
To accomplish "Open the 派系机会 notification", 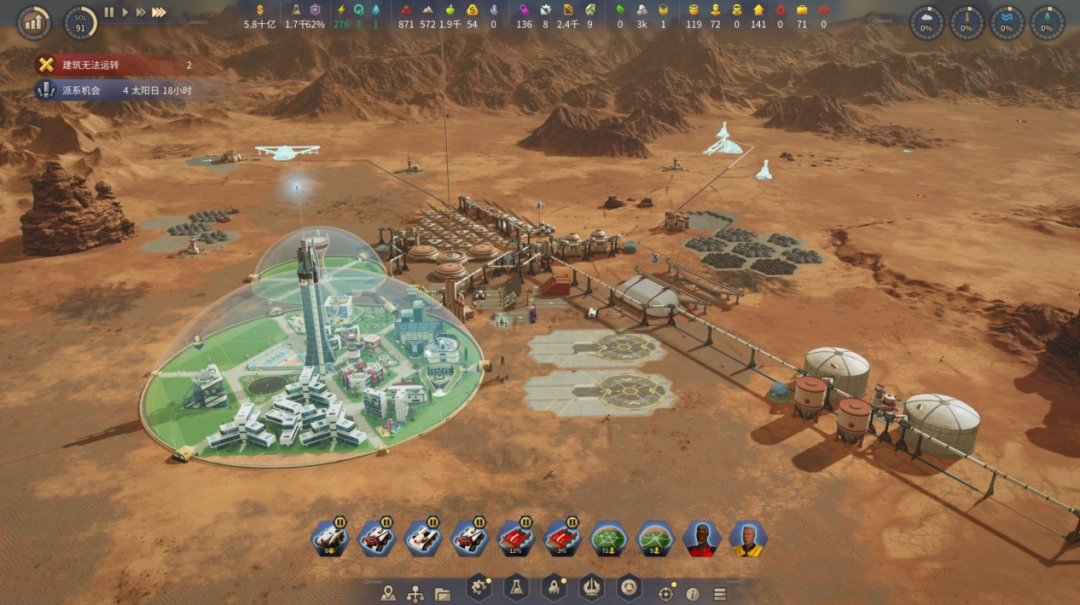I will pyautogui.click(x=112, y=90).
